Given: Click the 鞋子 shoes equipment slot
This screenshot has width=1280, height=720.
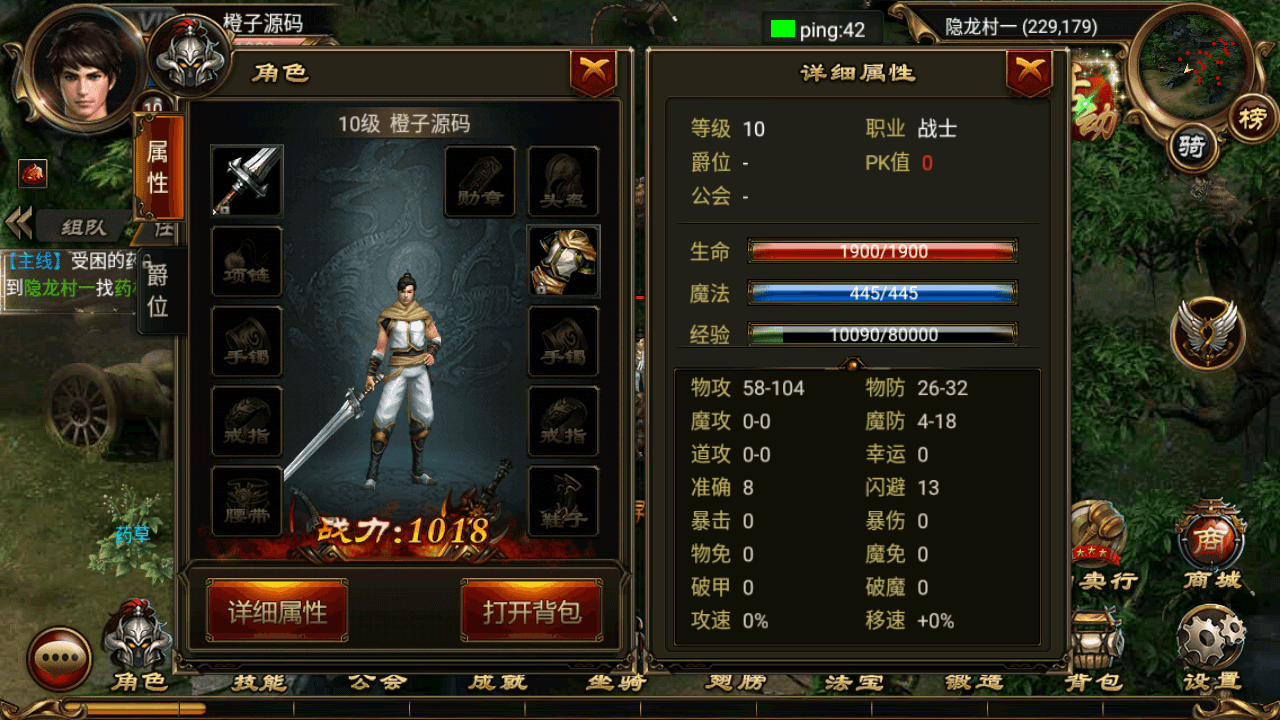Looking at the screenshot, I should click(563, 500).
